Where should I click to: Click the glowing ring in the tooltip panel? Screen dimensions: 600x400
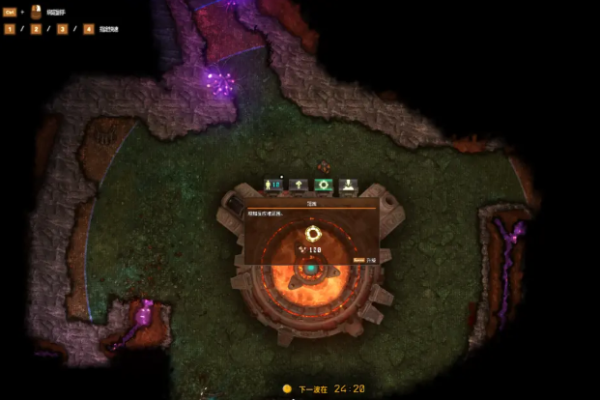click(311, 232)
